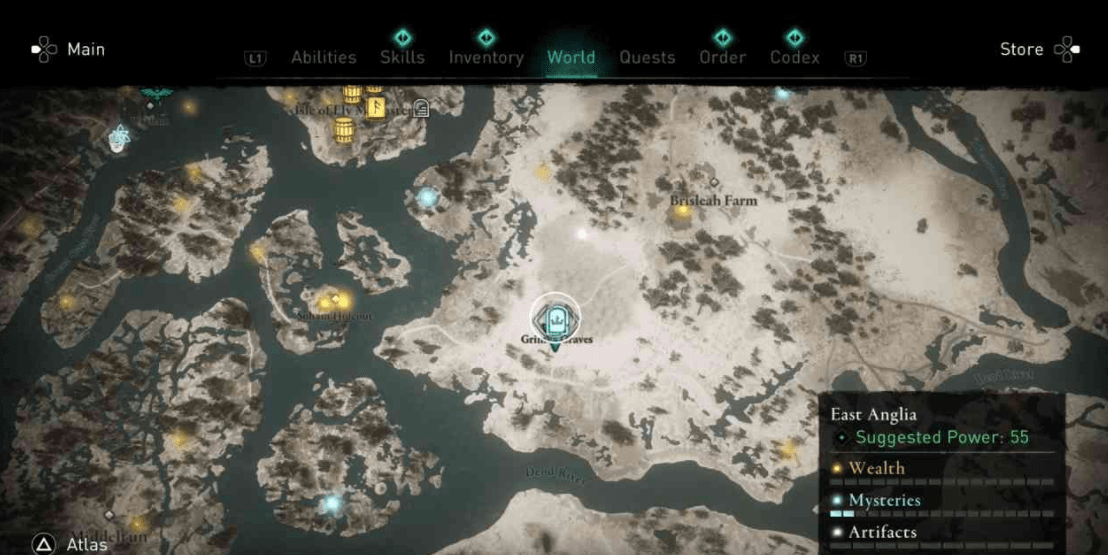The height and width of the screenshot is (555, 1108).
Task: Select the World tab
Action: coord(571,57)
